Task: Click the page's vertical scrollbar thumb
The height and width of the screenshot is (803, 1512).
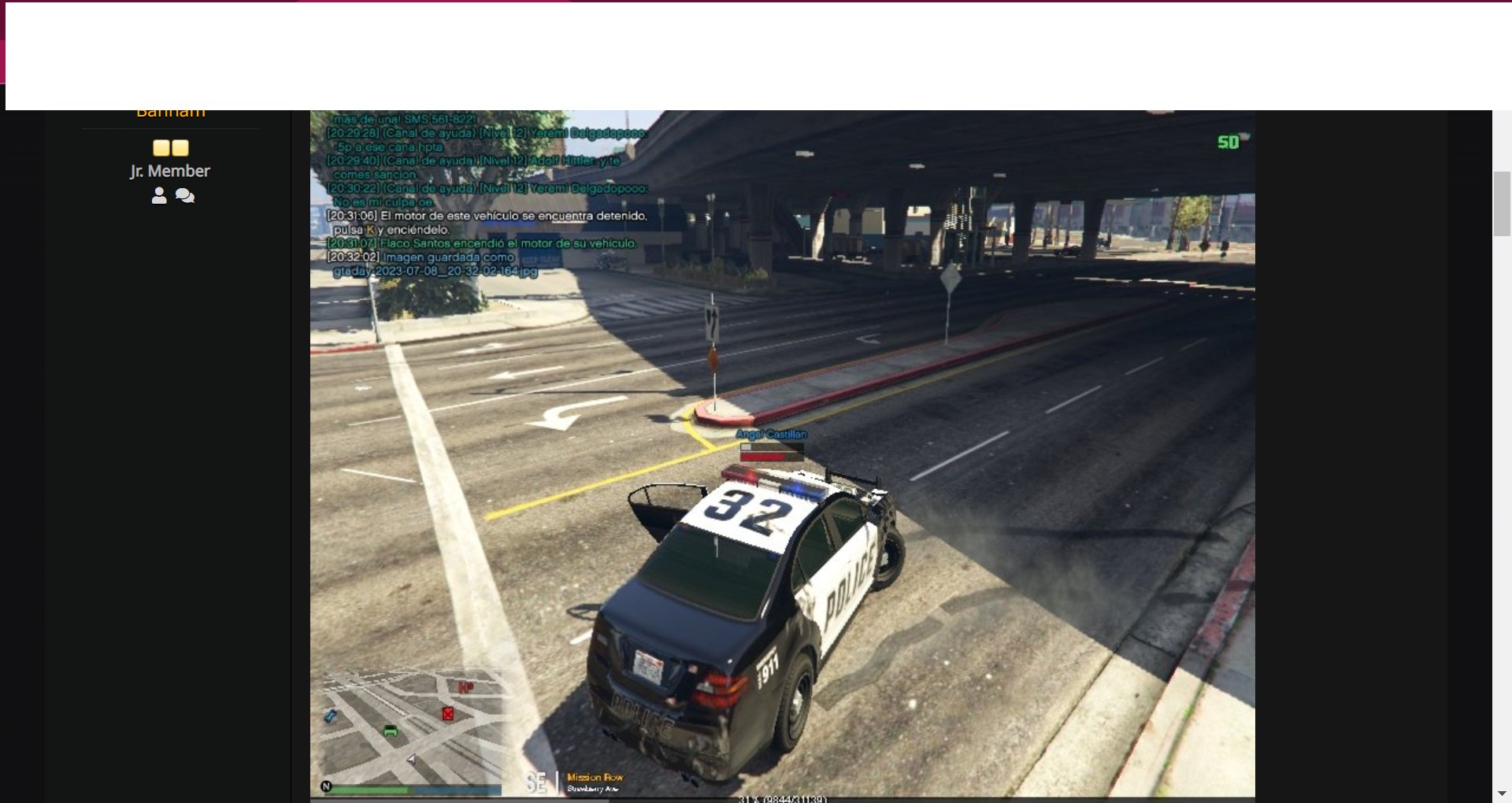Action: click(x=1501, y=203)
